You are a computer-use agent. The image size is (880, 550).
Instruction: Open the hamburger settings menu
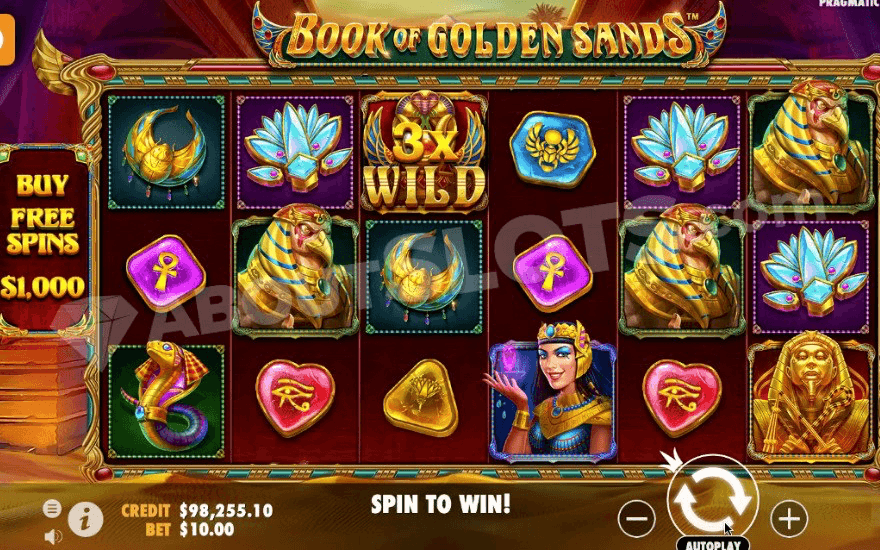tap(52, 508)
